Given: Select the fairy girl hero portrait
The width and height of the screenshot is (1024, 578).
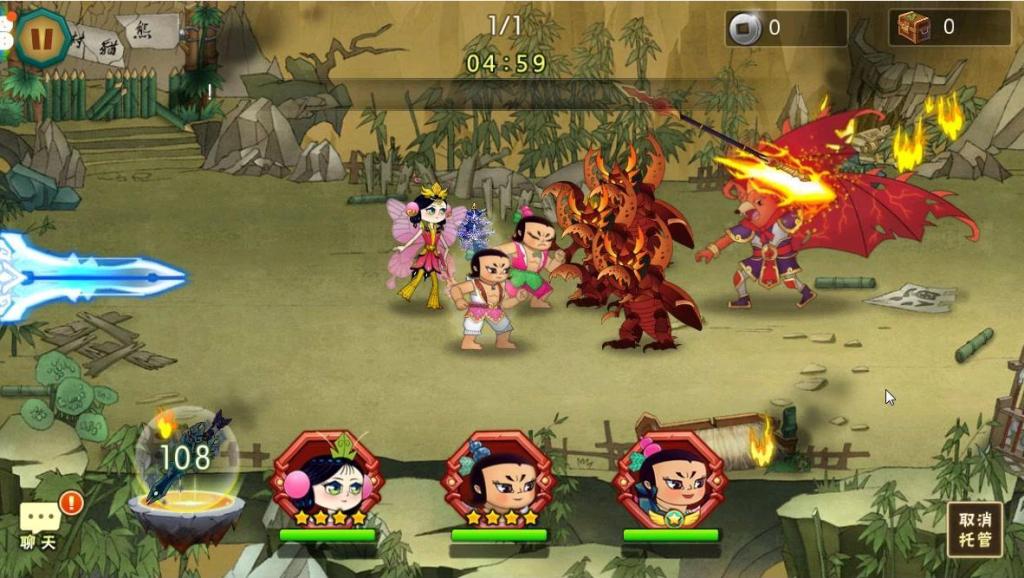Looking at the screenshot, I should (328, 479).
